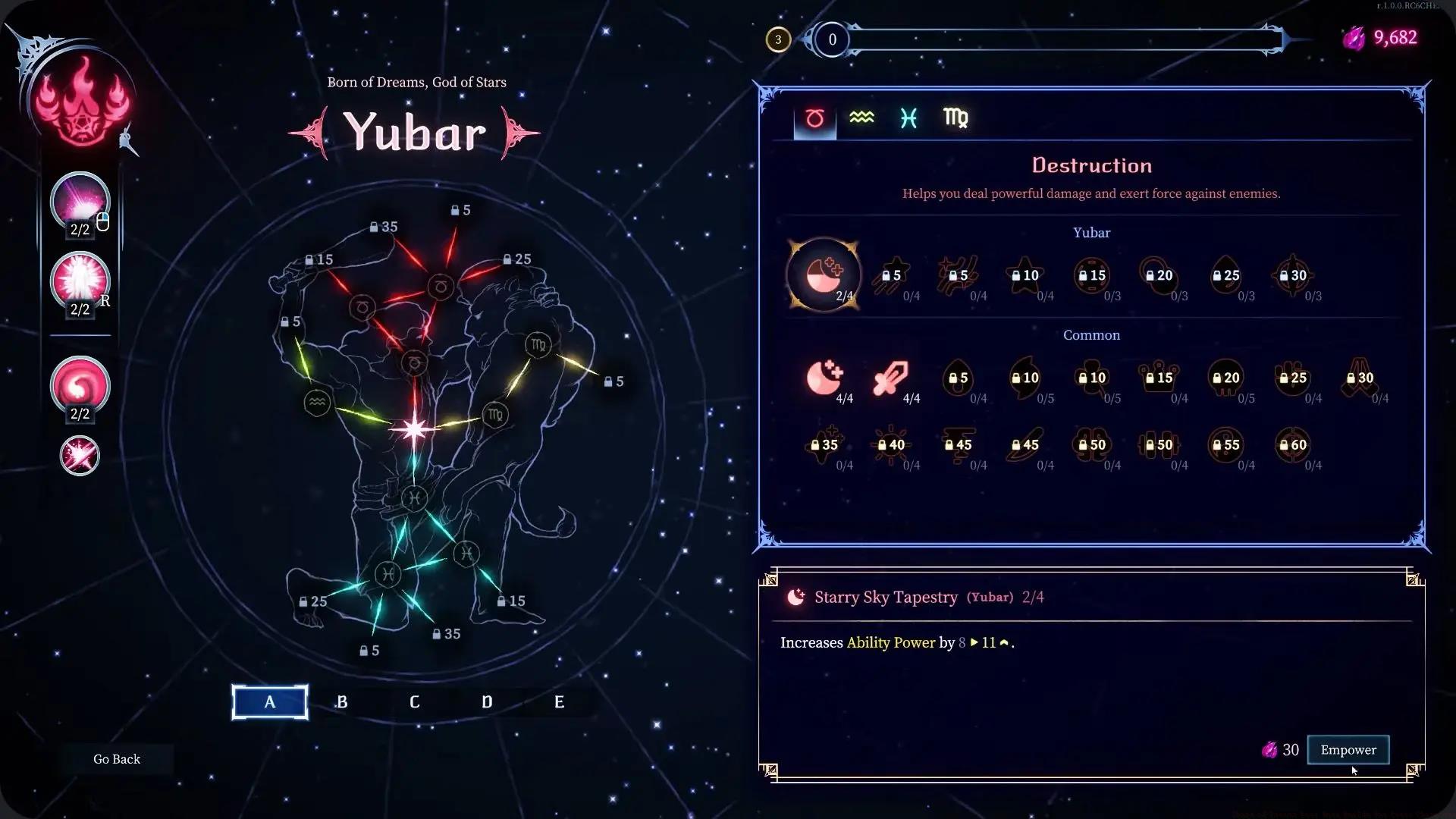
Task: Open the Taurus Destruction tab
Action: (x=814, y=118)
